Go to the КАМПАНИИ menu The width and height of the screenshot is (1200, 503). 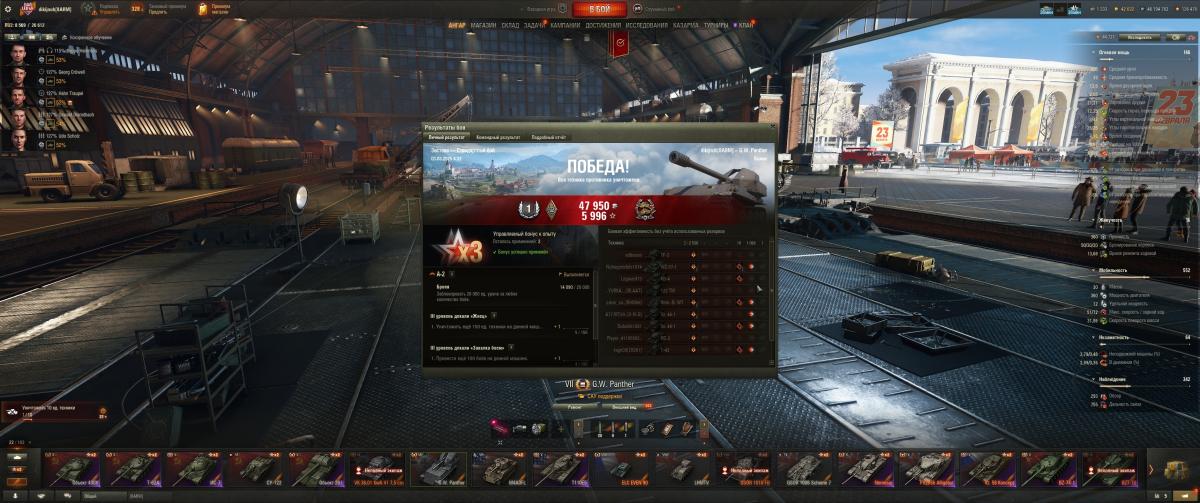(x=565, y=24)
